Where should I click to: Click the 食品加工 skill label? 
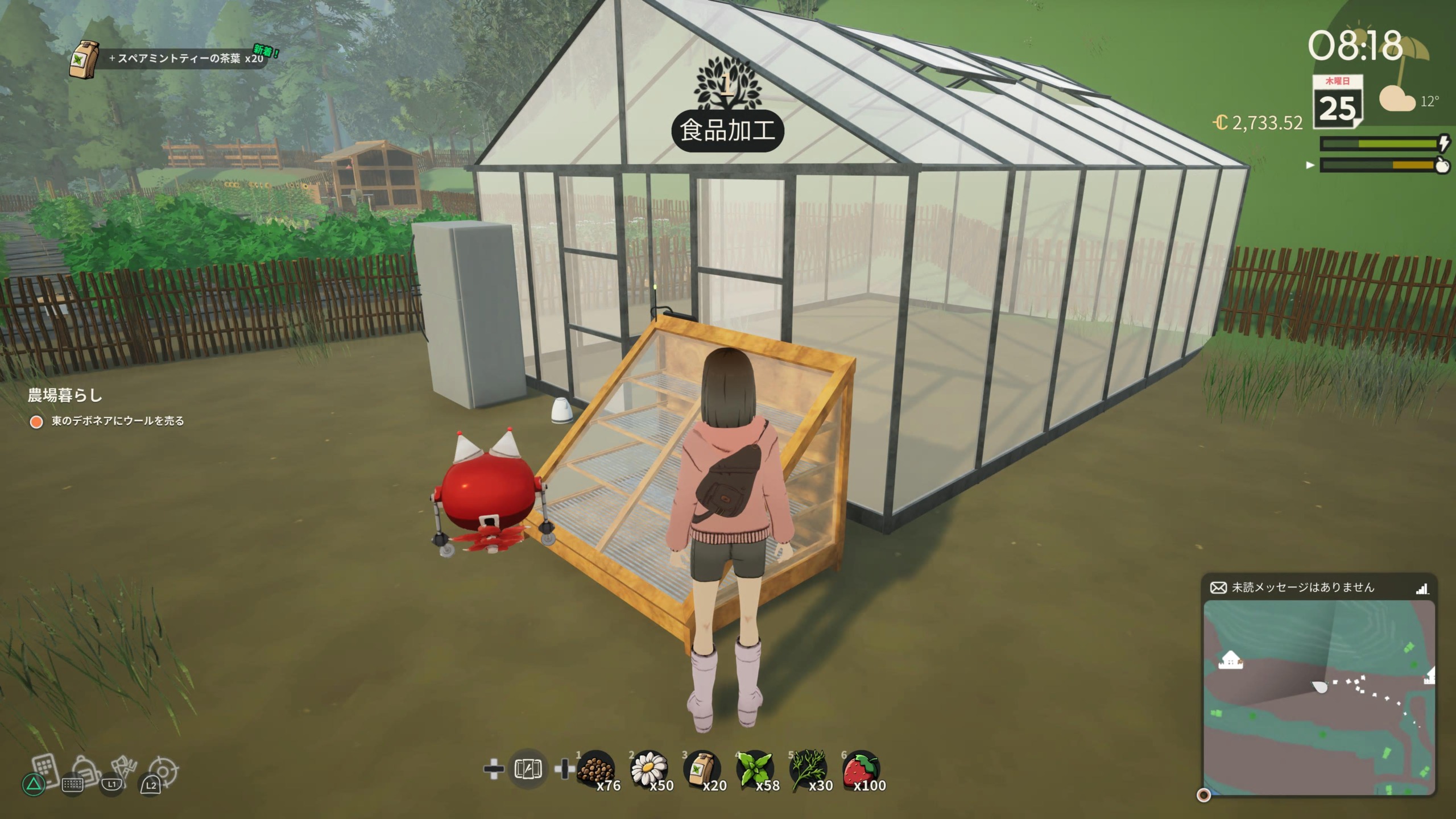(727, 131)
